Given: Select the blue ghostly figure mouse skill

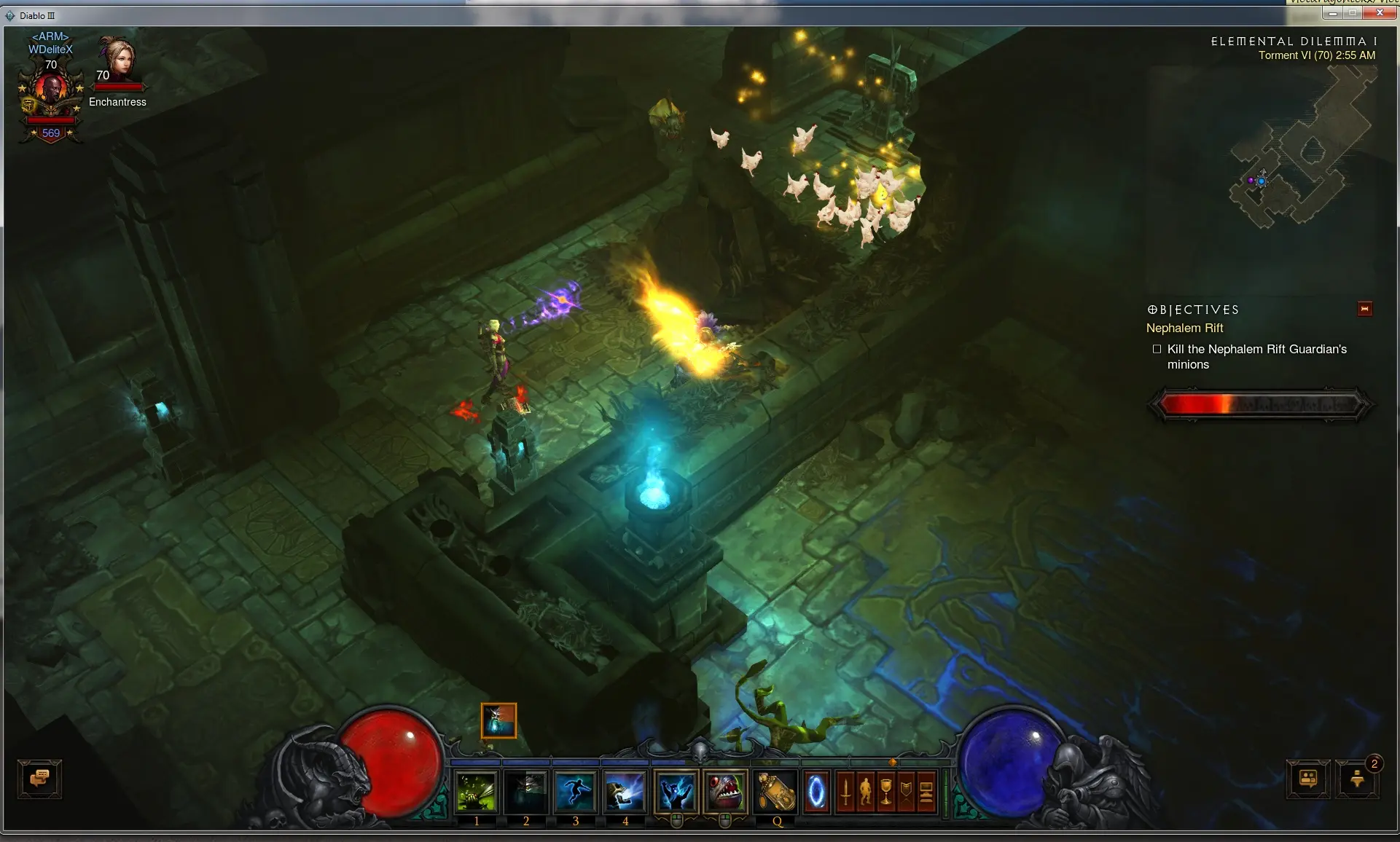Looking at the screenshot, I should click(676, 792).
